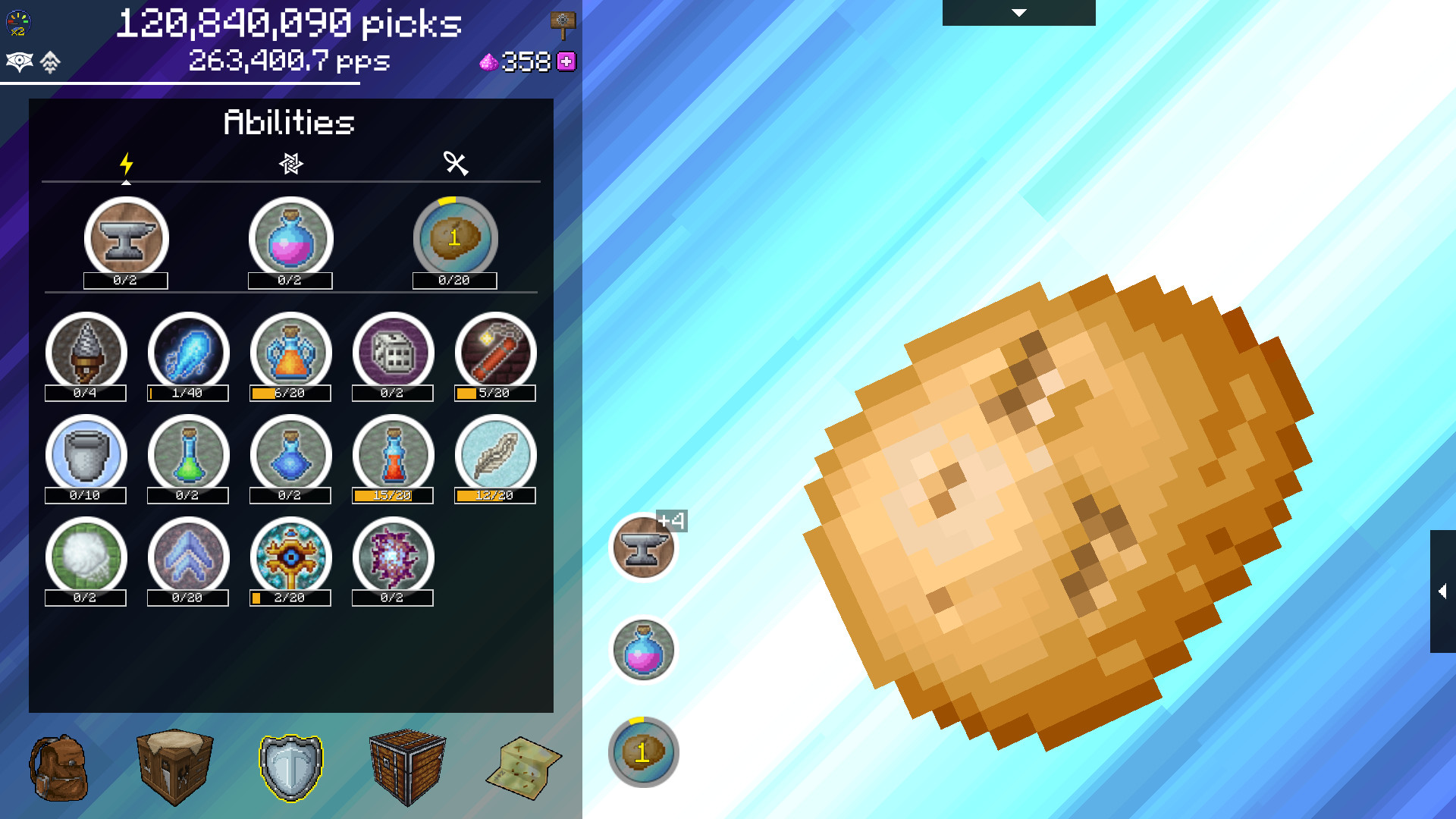Viewport: 1456px width, 819px height.
Task: Activate the frozen pickaxe ability
Action: pos(188,353)
